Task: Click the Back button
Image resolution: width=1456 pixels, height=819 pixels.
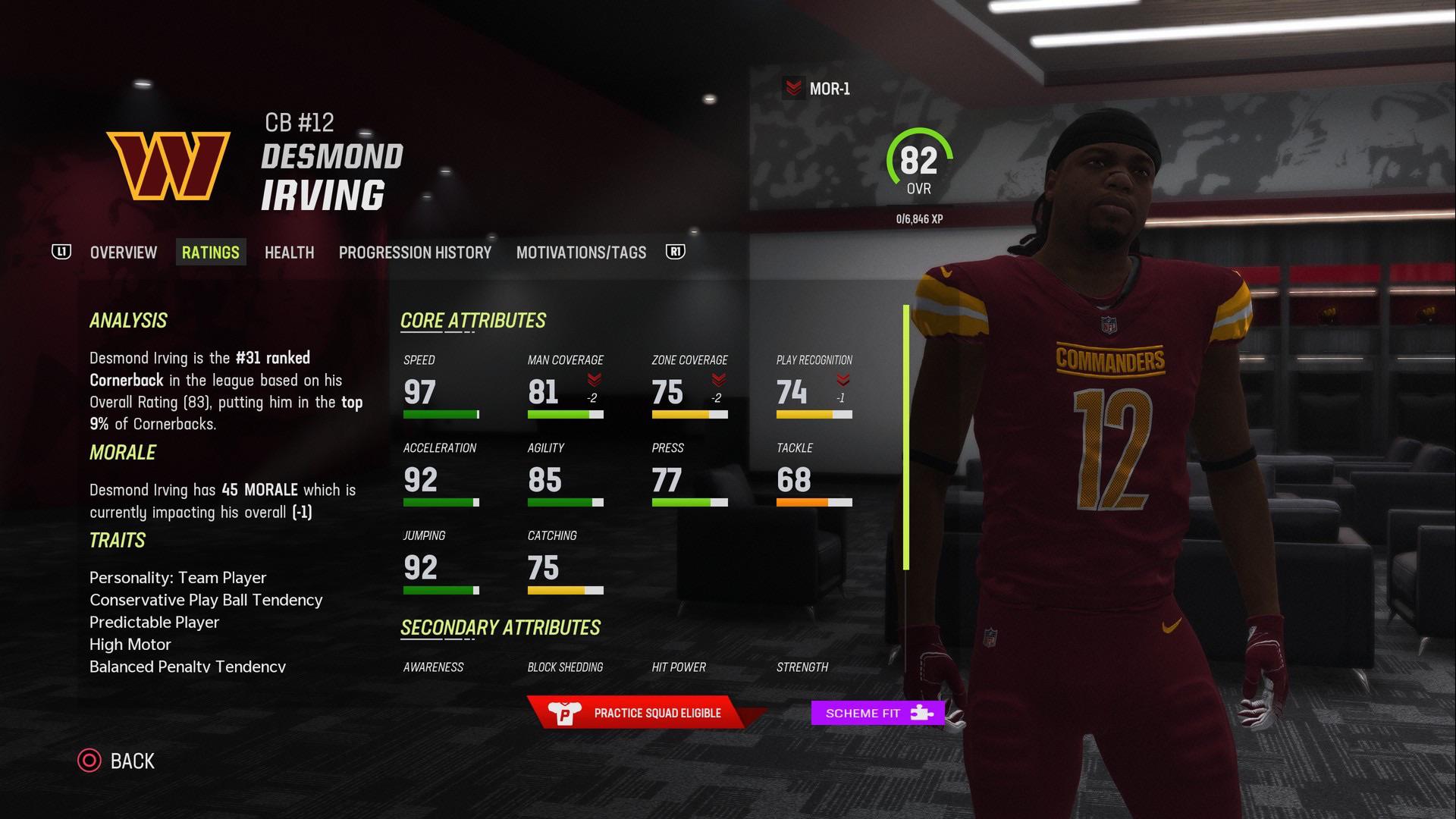Action: pos(133,761)
